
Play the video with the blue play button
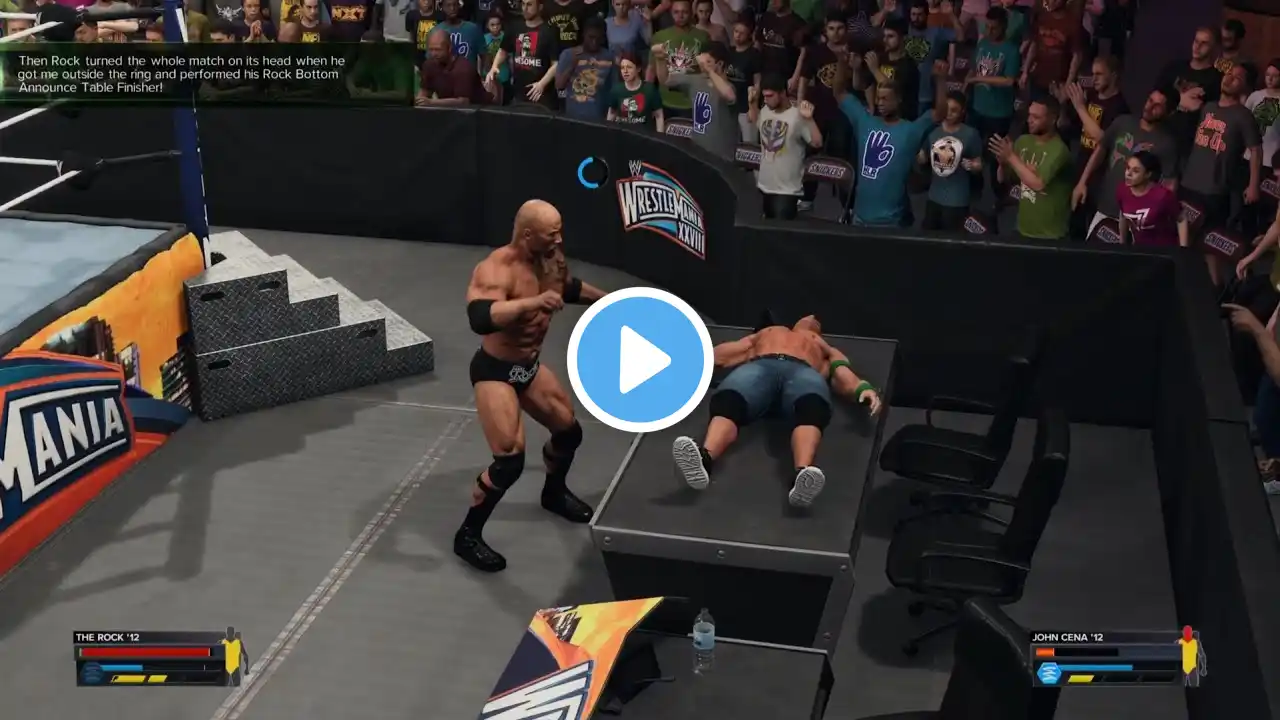(x=640, y=360)
